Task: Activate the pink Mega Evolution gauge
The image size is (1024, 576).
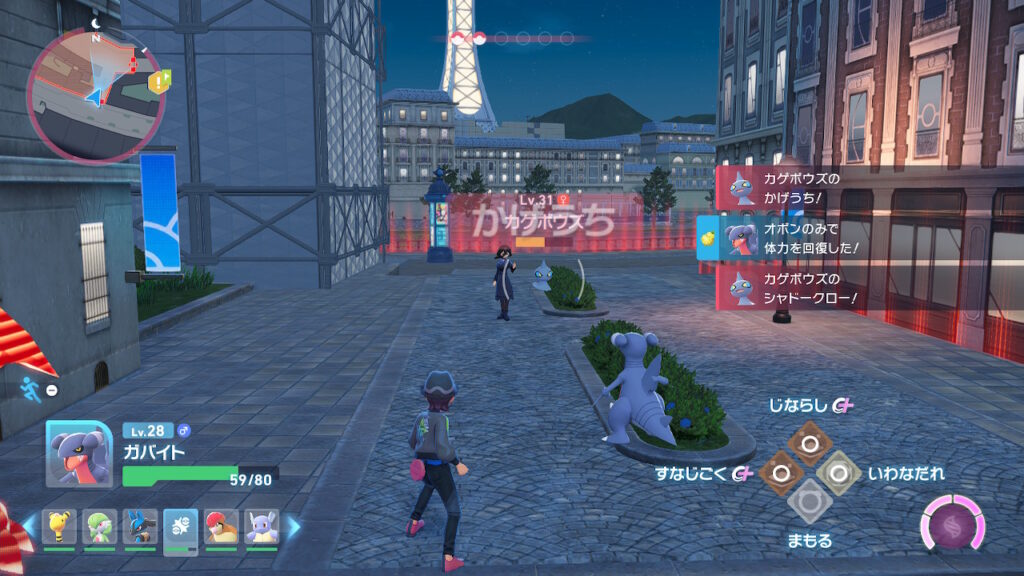Action: click(952, 525)
